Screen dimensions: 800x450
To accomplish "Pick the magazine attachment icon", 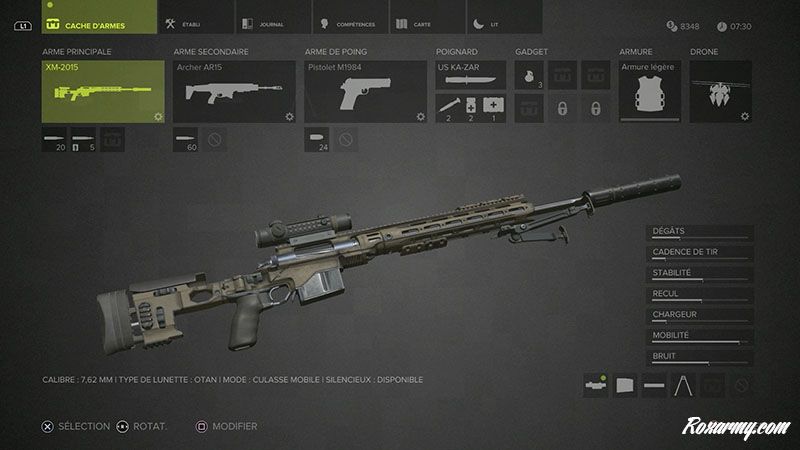I will point(627,383).
